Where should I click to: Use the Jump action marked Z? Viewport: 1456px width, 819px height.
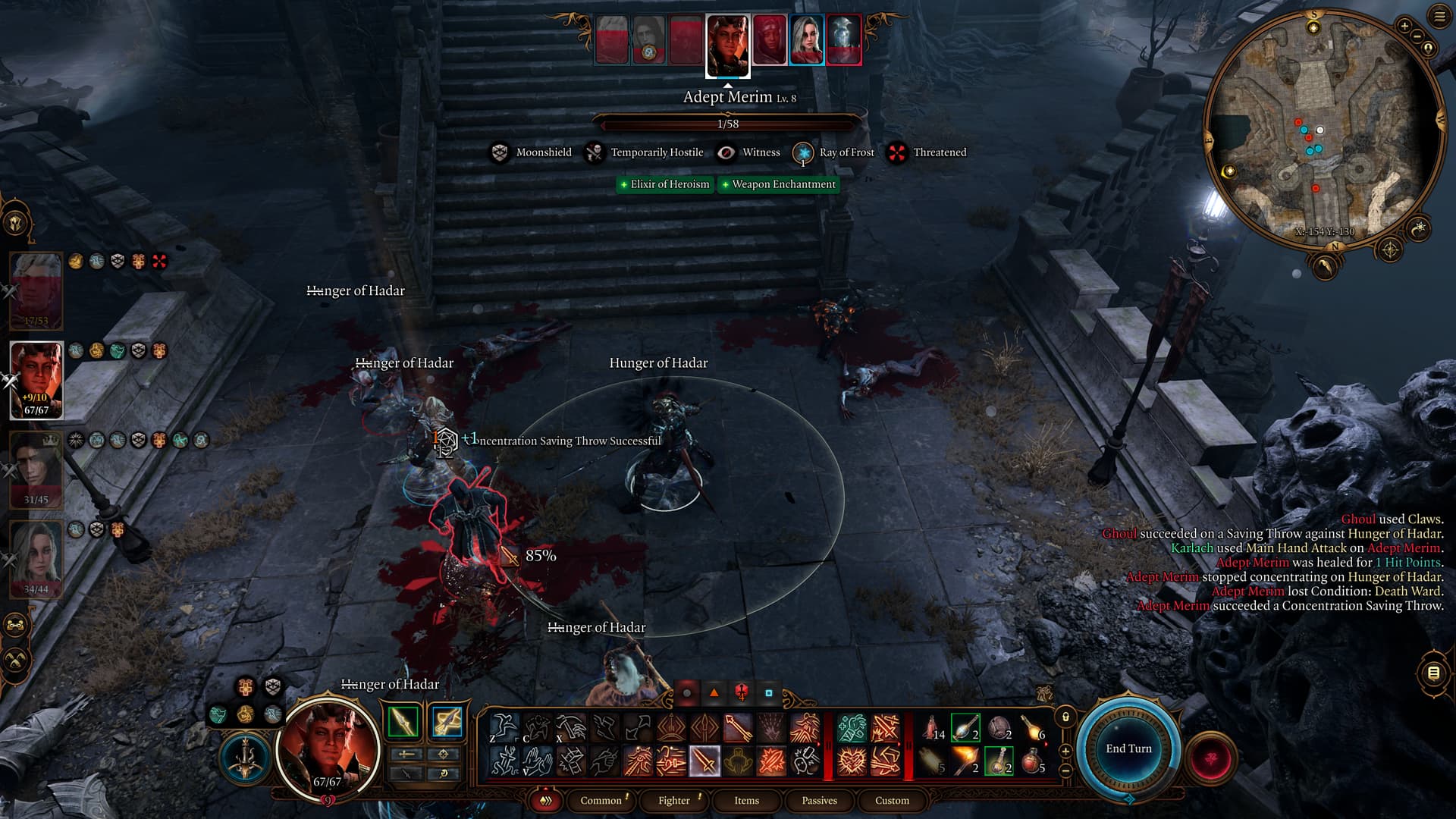coord(503,728)
